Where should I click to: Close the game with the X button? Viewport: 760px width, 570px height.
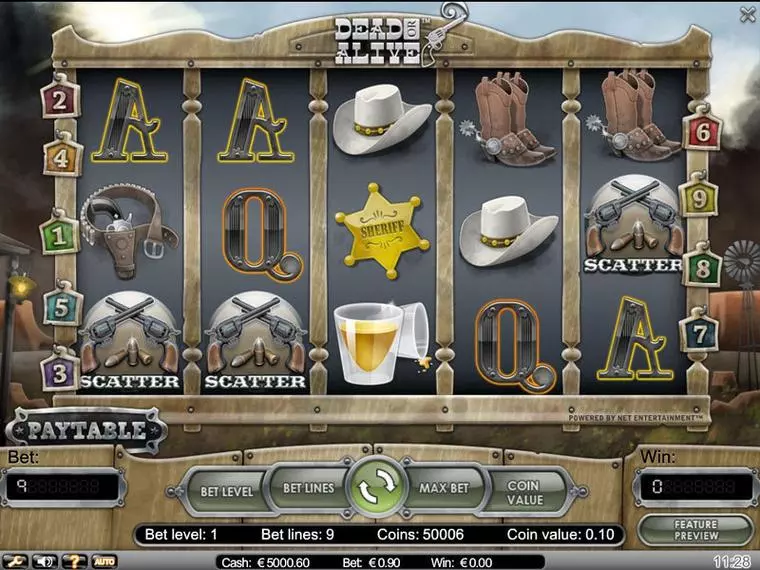click(747, 14)
